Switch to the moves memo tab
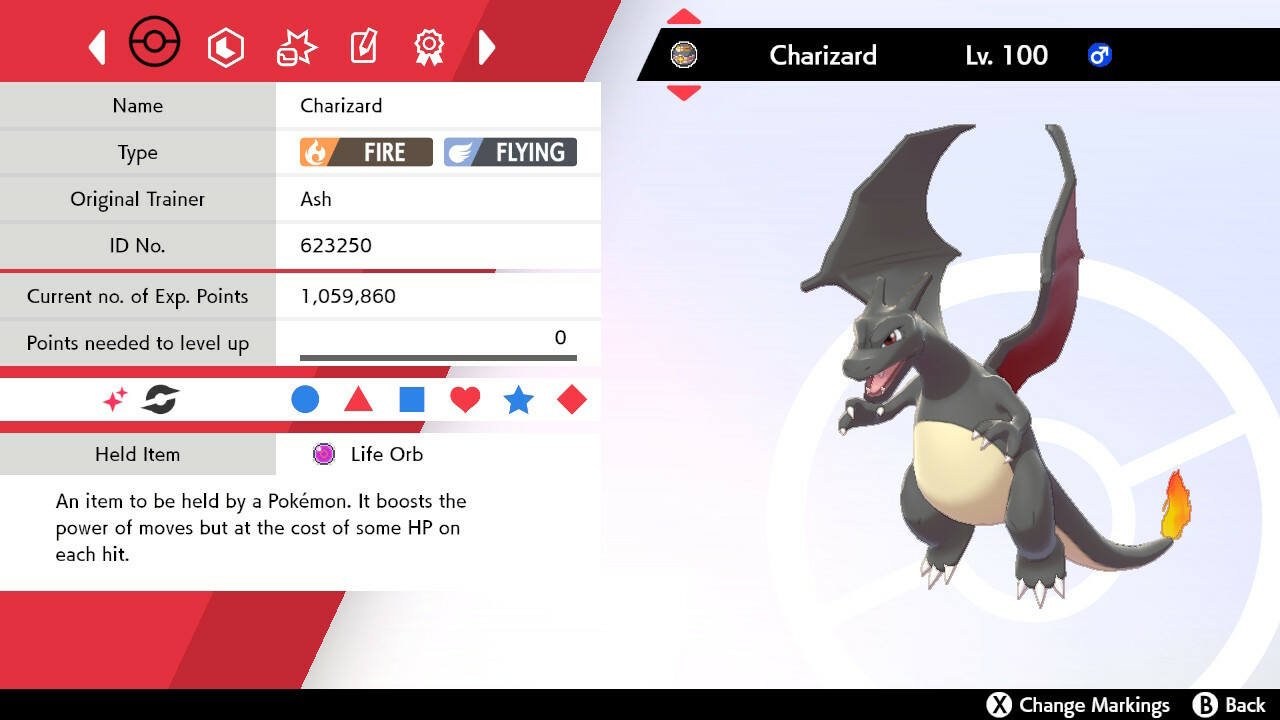This screenshot has width=1280, height=720. tap(363, 44)
